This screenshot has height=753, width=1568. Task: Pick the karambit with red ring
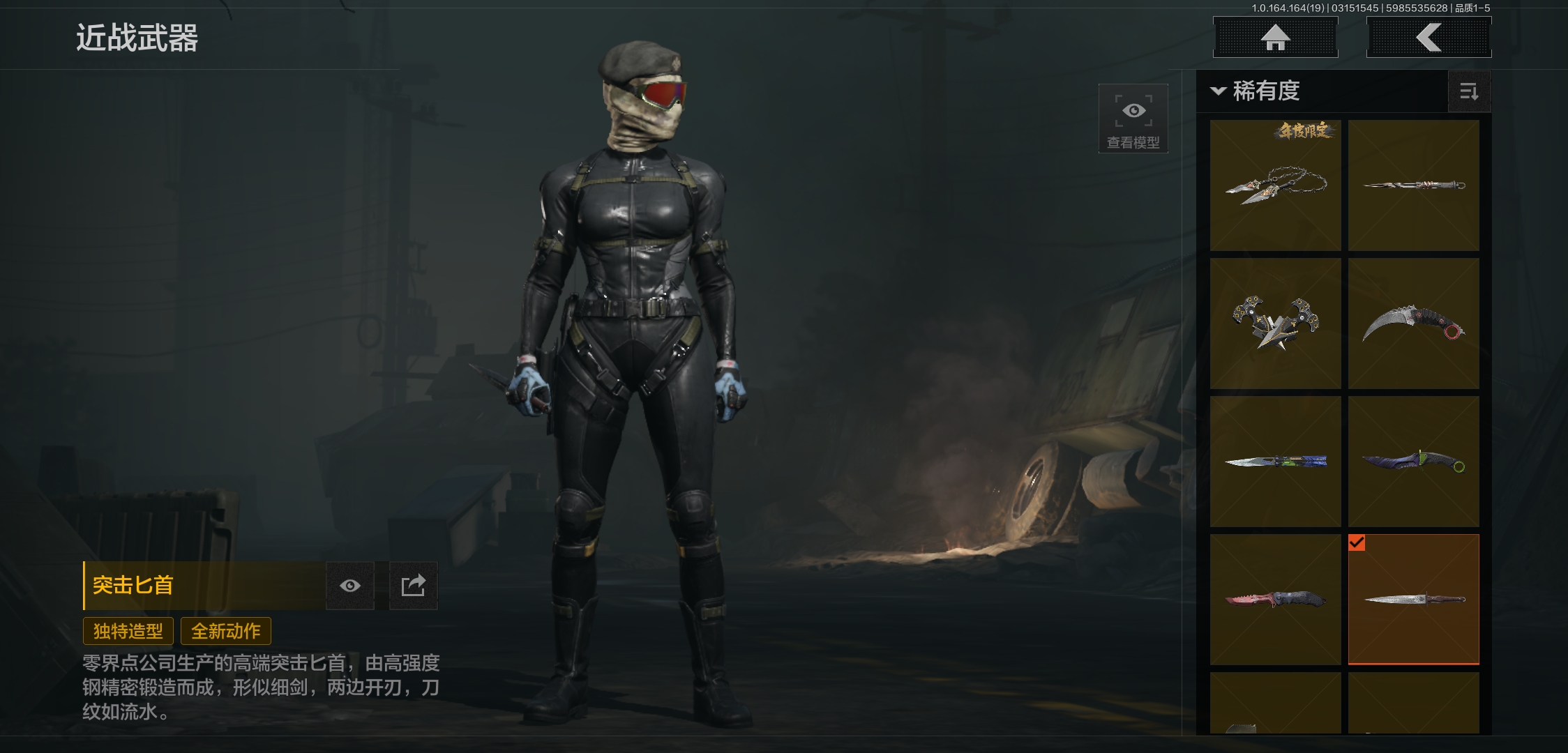1413,324
